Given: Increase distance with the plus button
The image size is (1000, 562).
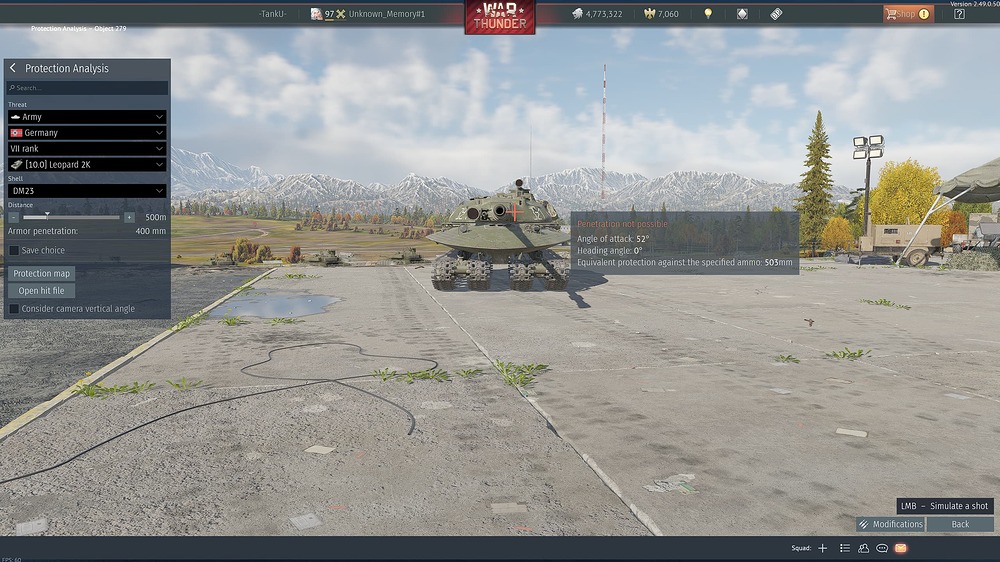Looking at the screenshot, I should click(x=129, y=217).
